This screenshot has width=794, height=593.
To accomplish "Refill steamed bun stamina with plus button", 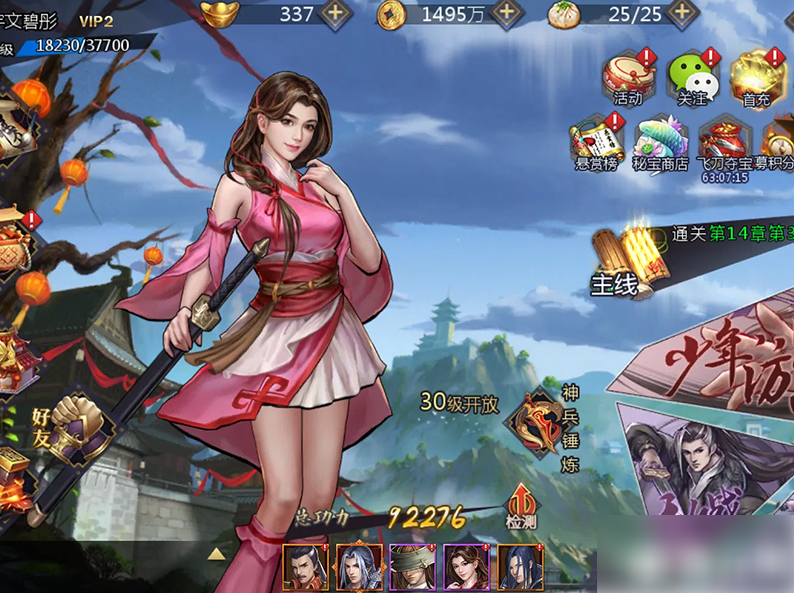I will 683,14.
